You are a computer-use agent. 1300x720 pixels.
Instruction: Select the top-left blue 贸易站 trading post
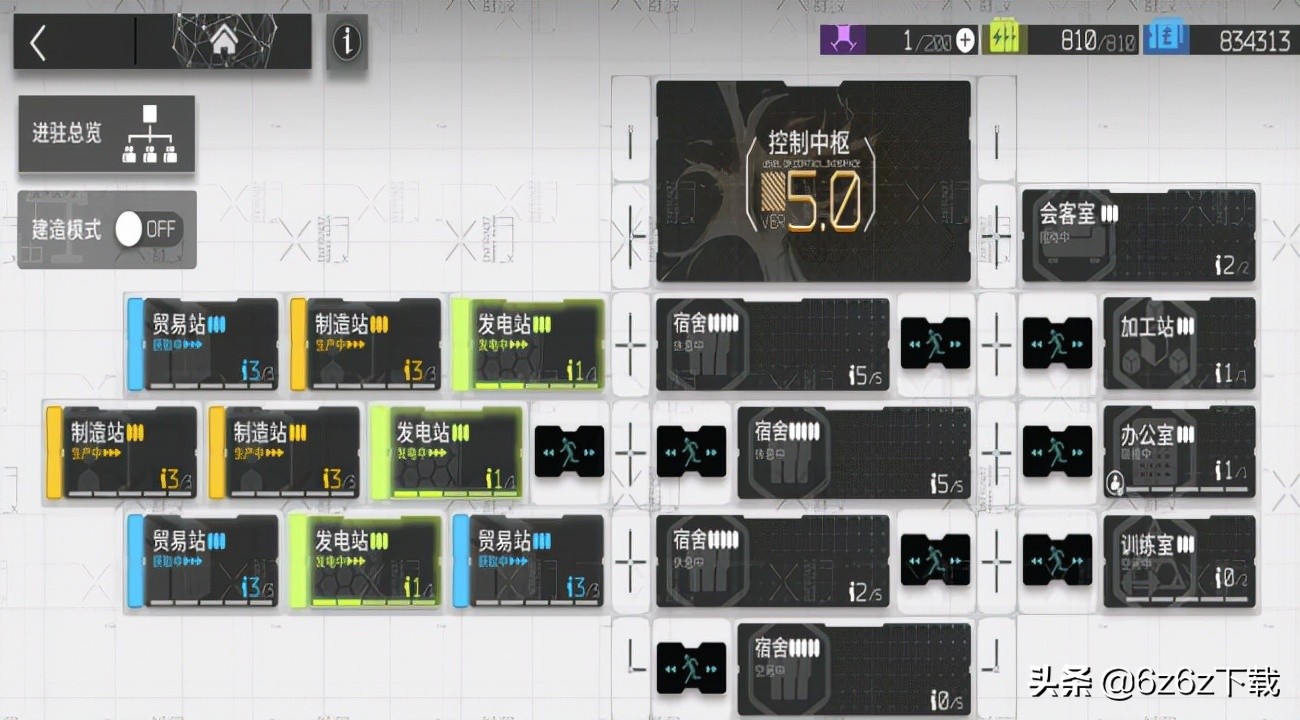point(202,343)
